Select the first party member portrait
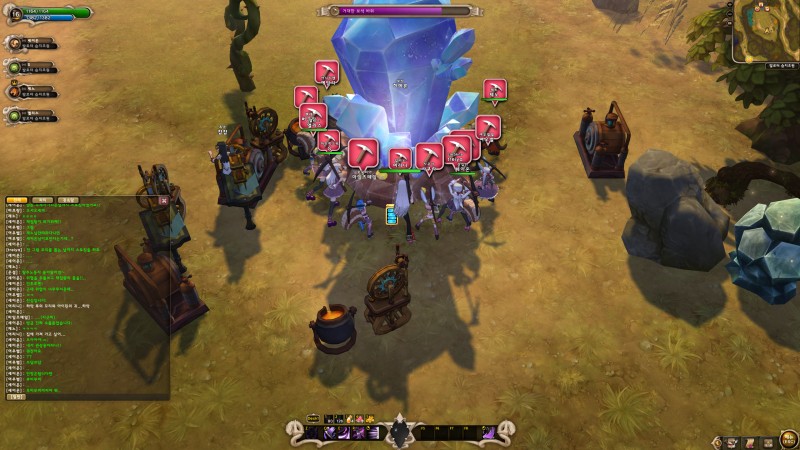 [x=15, y=44]
